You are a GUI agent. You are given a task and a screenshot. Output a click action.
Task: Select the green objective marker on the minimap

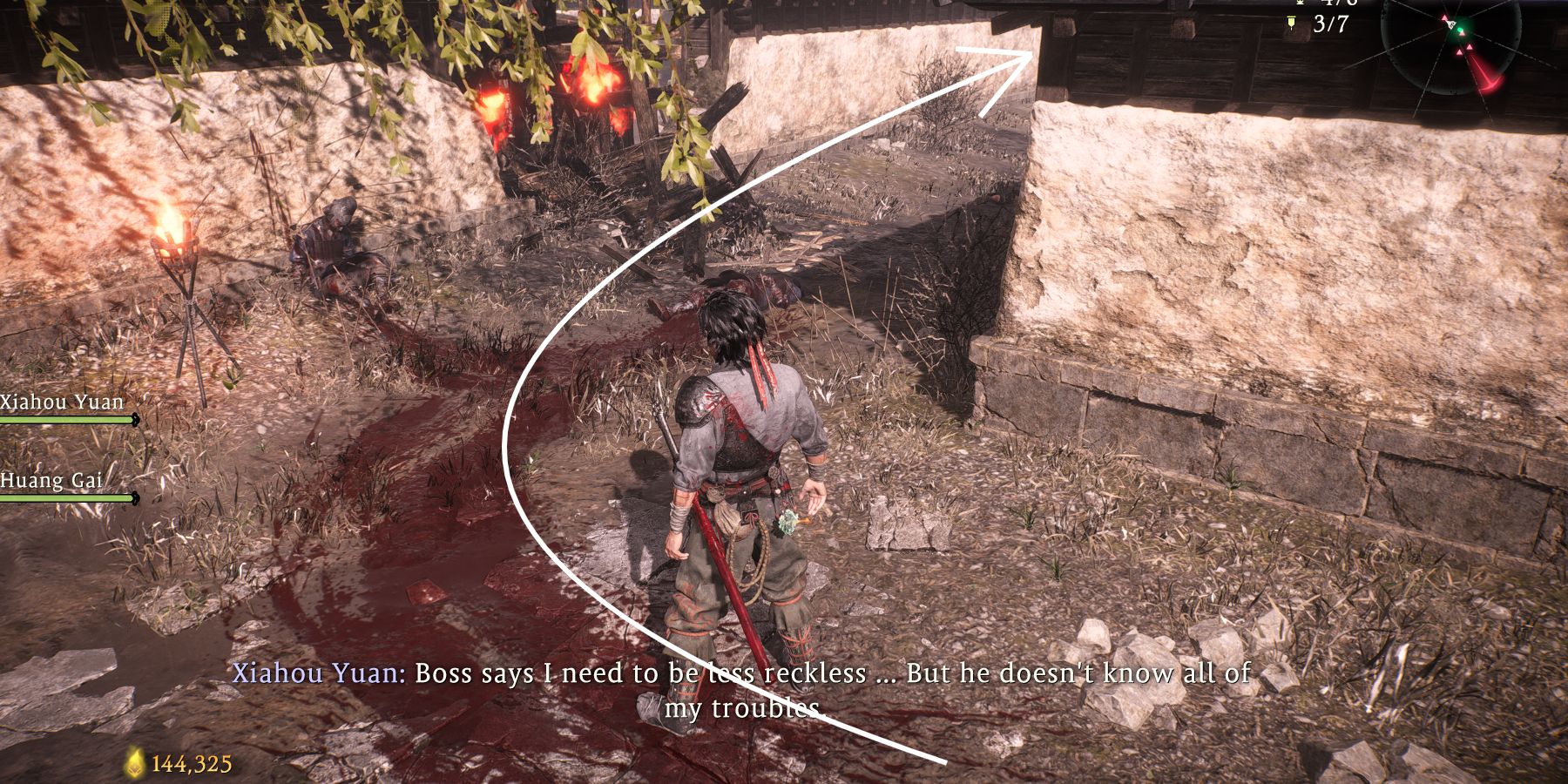coord(1461,29)
